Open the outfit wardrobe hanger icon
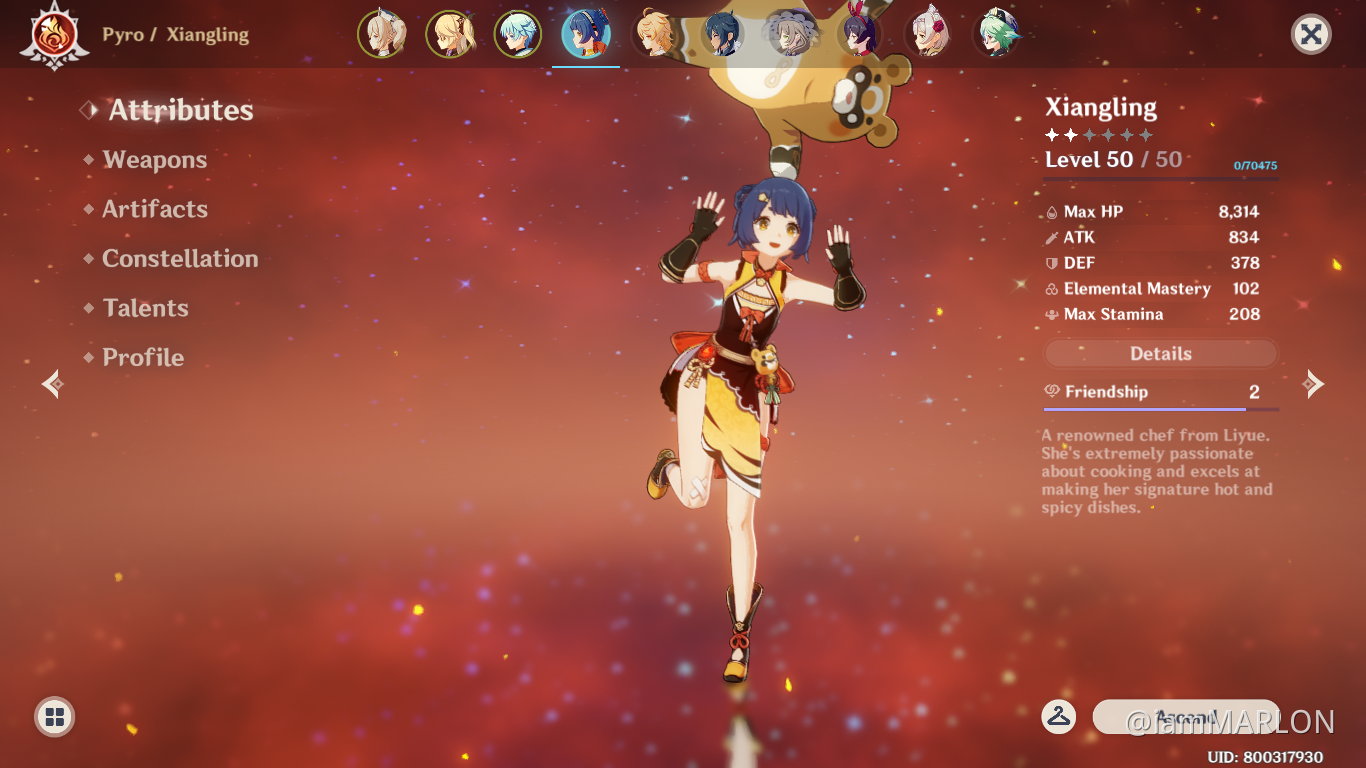The image size is (1366, 768). 1060,717
